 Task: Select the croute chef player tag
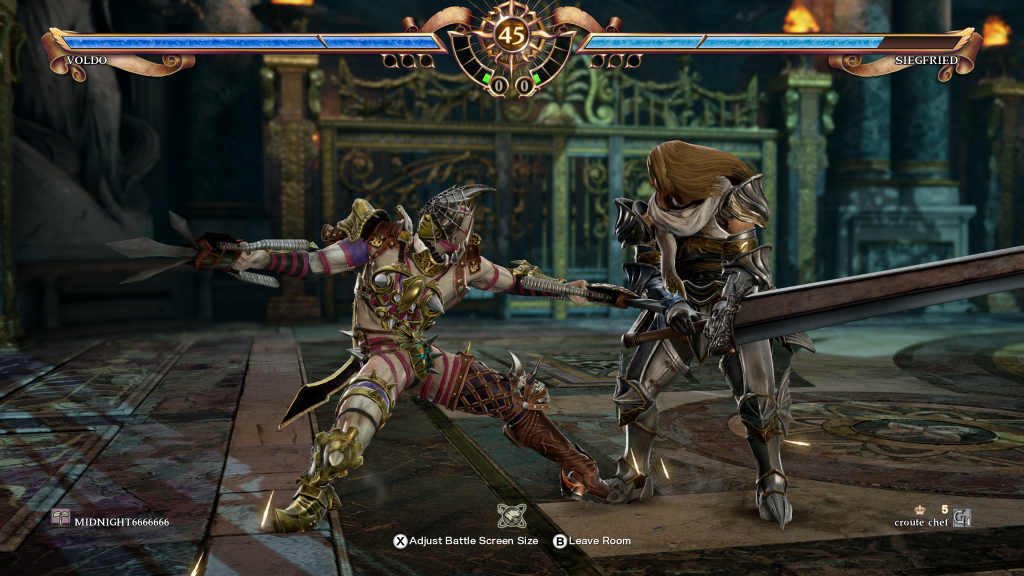tap(923, 522)
